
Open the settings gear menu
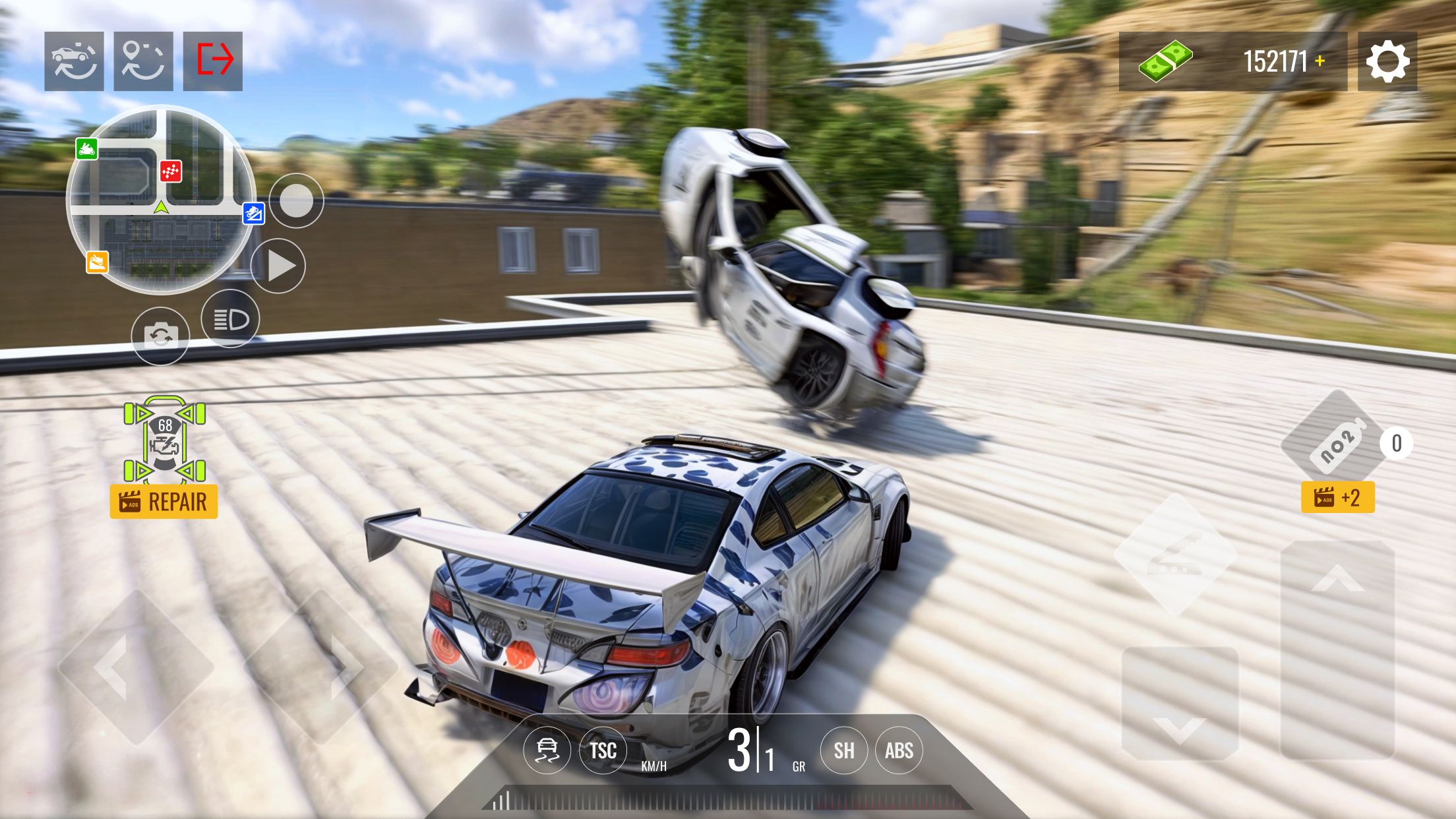1387,61
